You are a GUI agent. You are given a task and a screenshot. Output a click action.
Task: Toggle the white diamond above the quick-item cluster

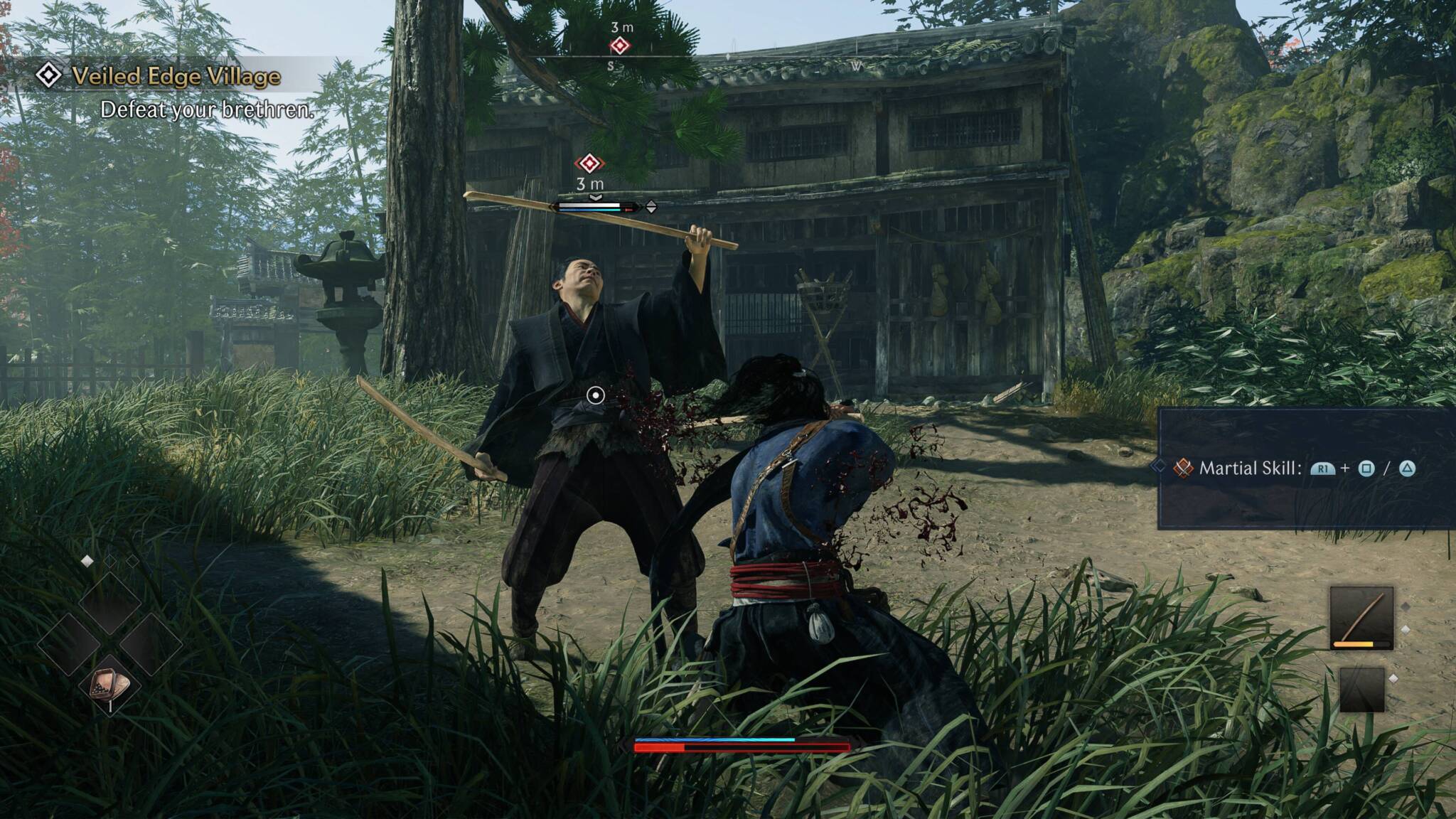pyautogui.click(x=87, y=561)
